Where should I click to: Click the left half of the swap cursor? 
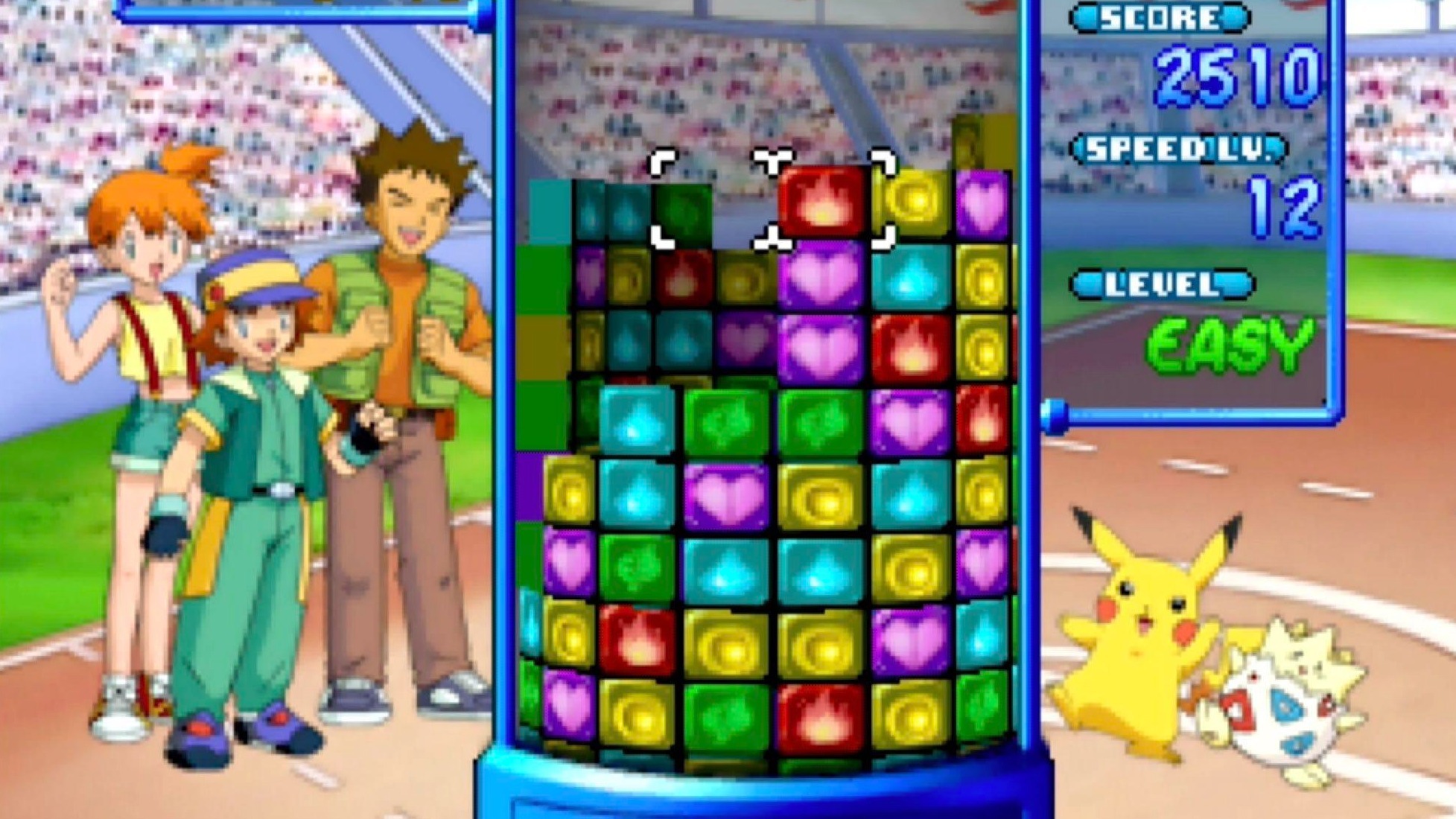click(x=715, y=197)
